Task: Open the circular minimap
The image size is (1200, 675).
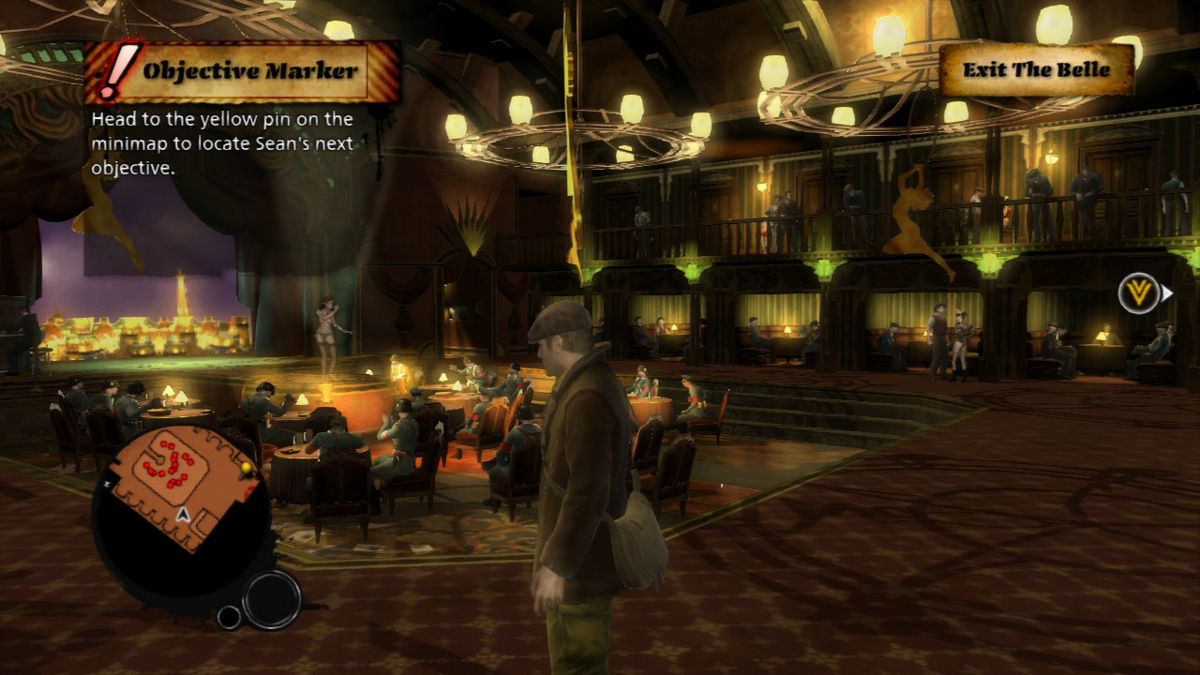Action: pyautogui.click(x=182, y=512)
